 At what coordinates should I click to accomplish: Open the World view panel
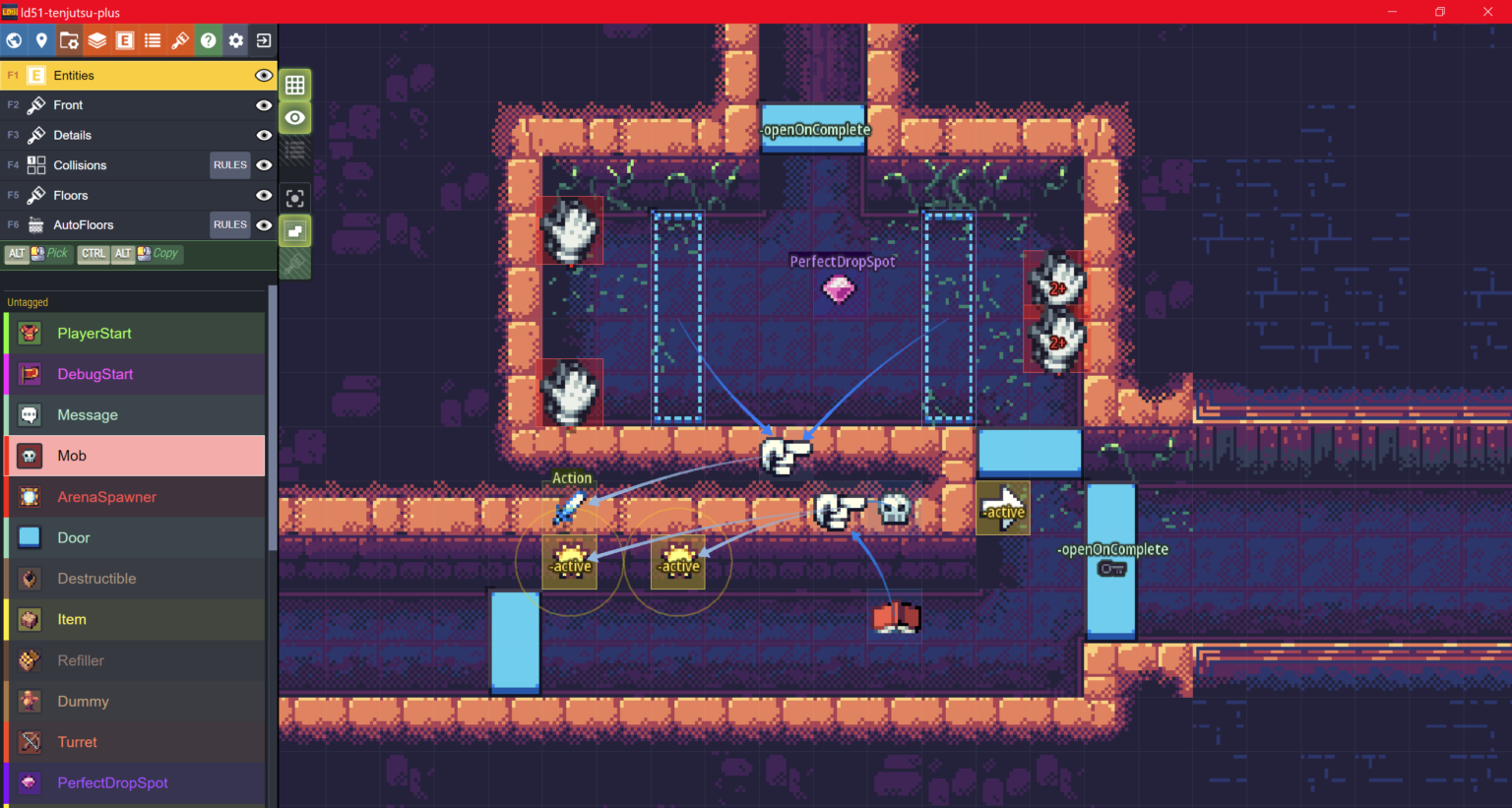coord(14,40)
